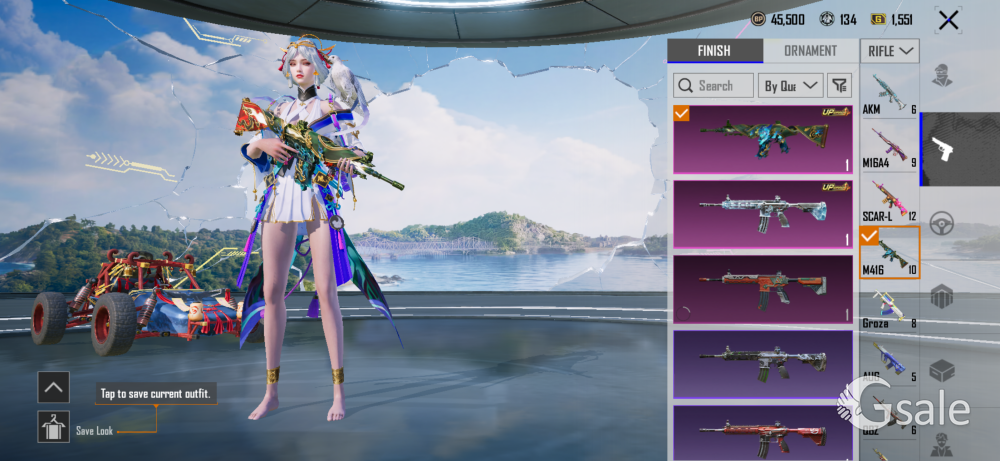This screenshot has width=1000, height=461.
Task: Choose the AKM weapon entry
Action: pyautogui.click(x=890, y=93)
